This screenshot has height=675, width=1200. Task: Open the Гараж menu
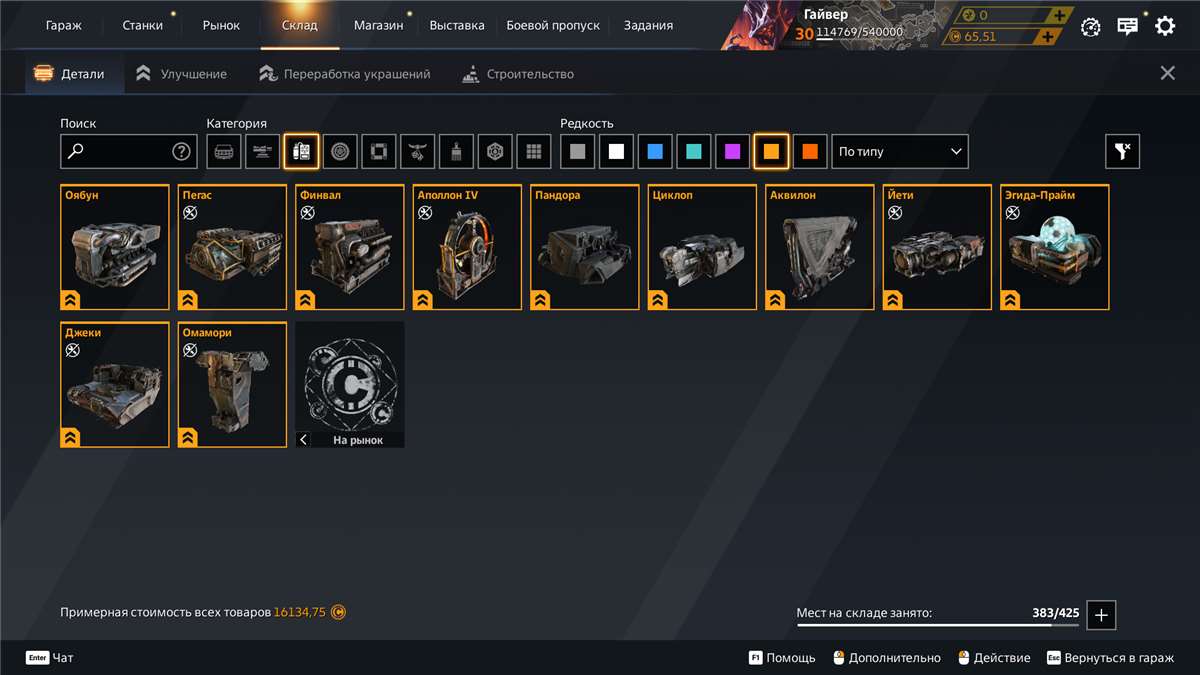tap(64, 25)
